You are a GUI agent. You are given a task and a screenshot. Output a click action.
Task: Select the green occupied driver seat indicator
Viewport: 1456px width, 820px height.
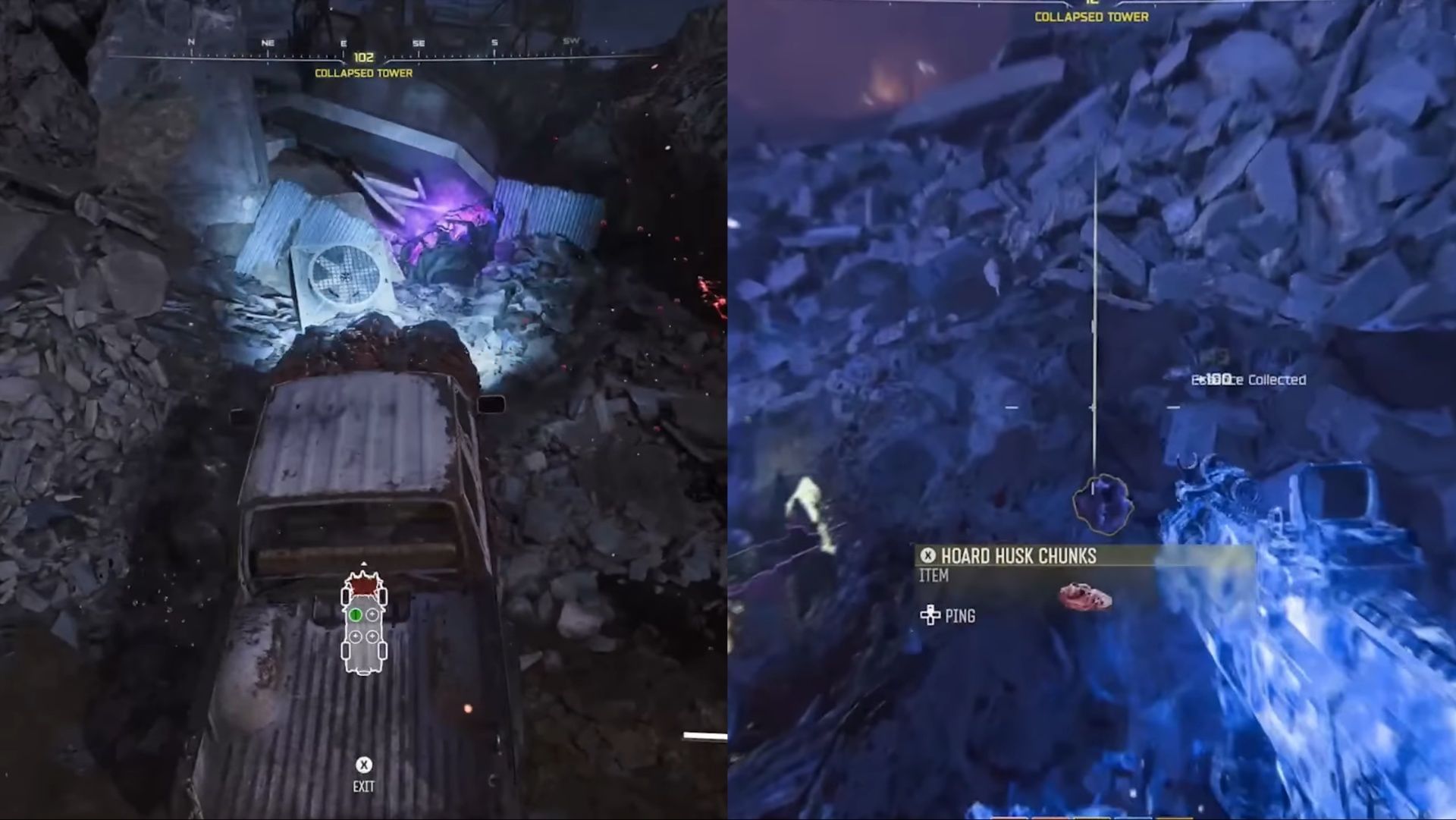tap(356, 614)
